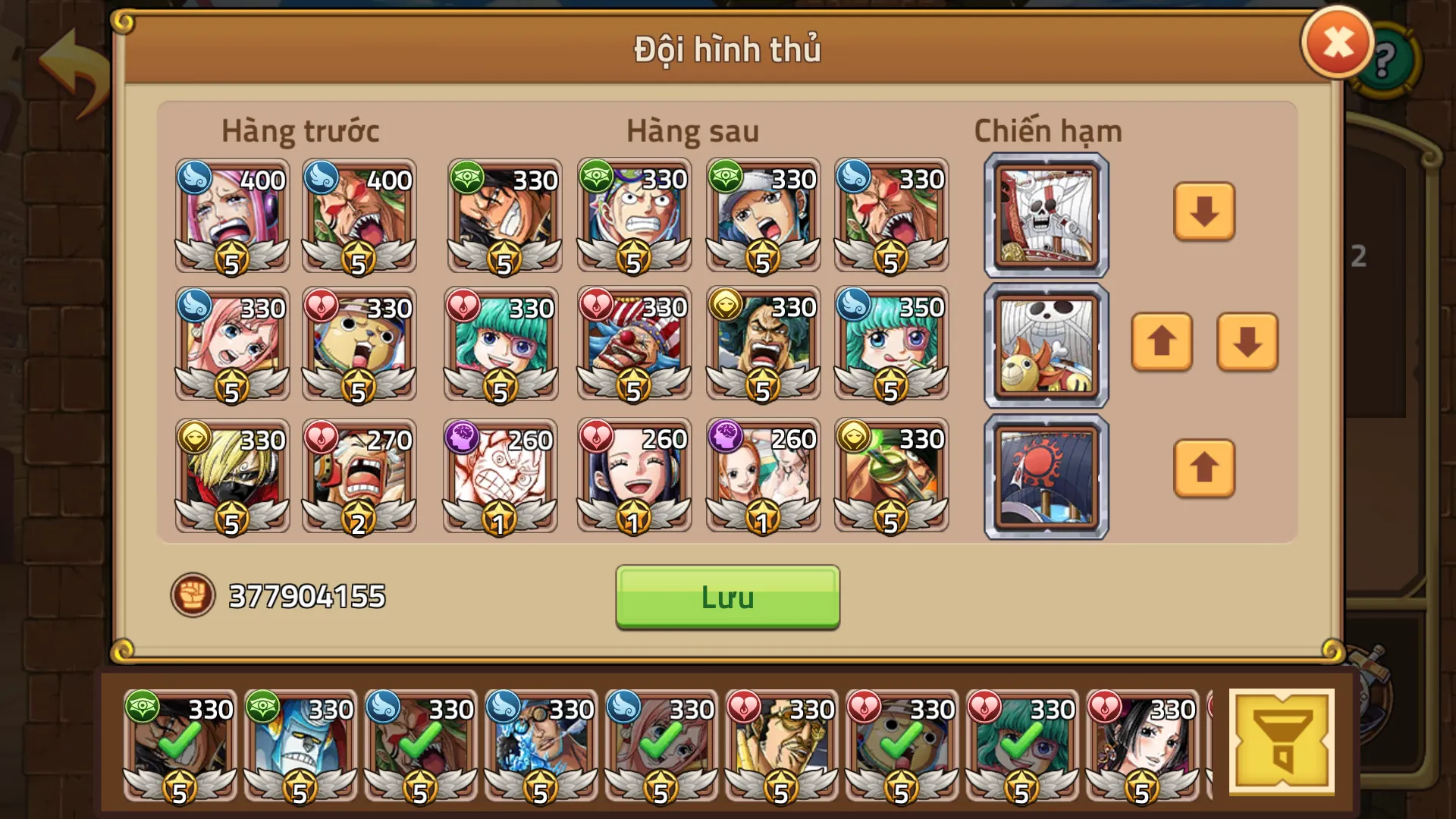1456x819 pixels.
Task: Select the red-sailed skull ship thumbnail
Action: click(x=1044, y=215)
